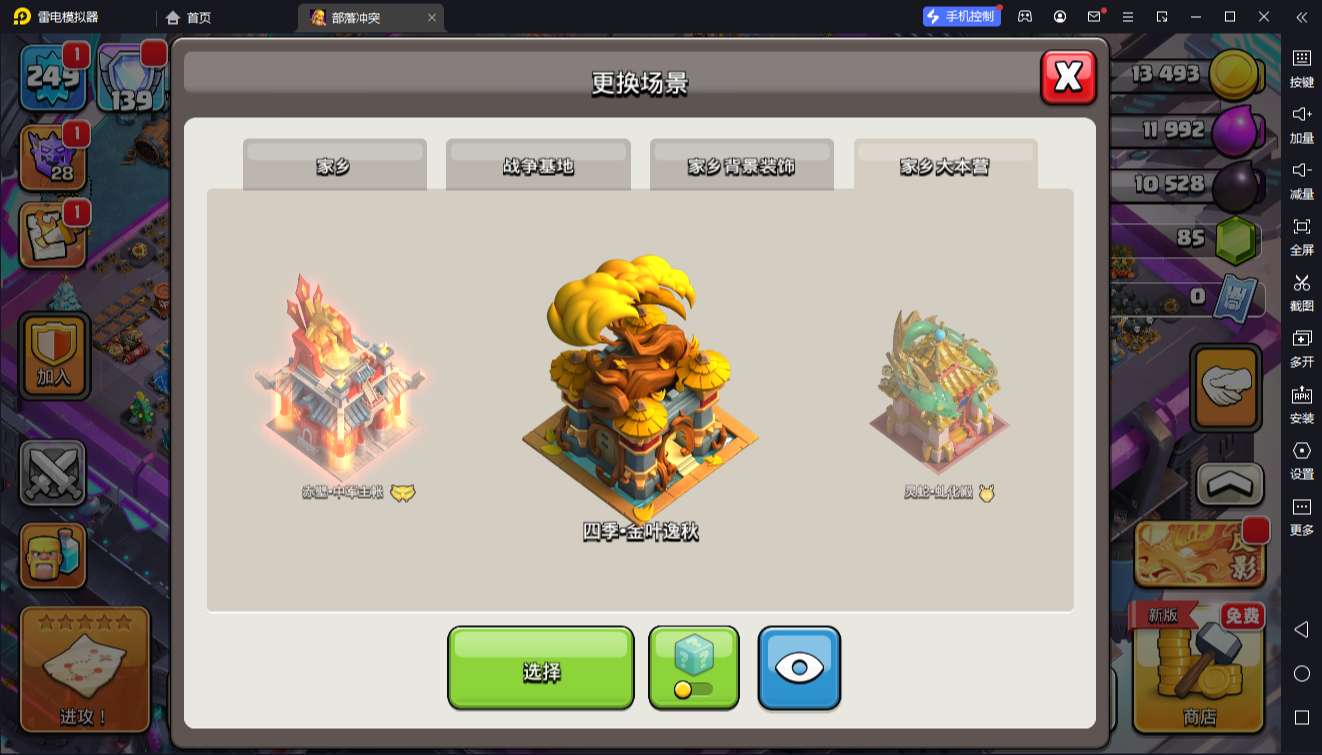
Task: Click the 加入 clan shield button
Action: [x=55, y=355]
